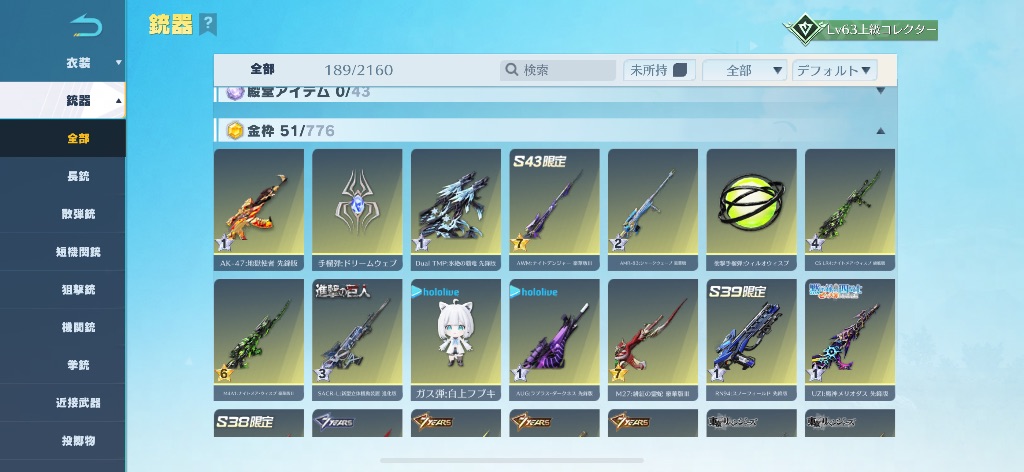
Task: Toggle the 未所持 unowned checkbox
Action: (x=680, y=70)
